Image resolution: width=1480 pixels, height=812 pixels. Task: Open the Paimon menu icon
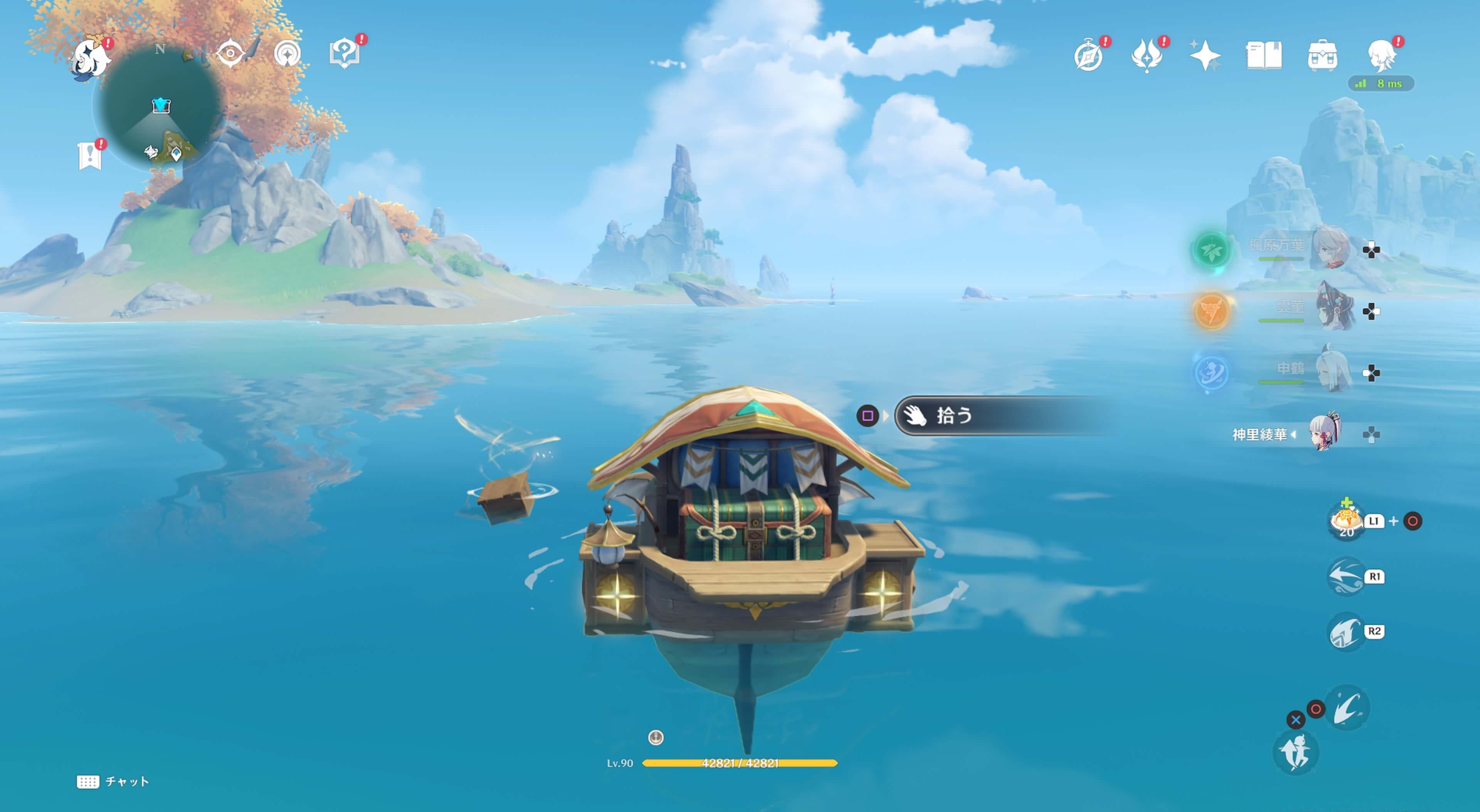[x=91, y=57]
